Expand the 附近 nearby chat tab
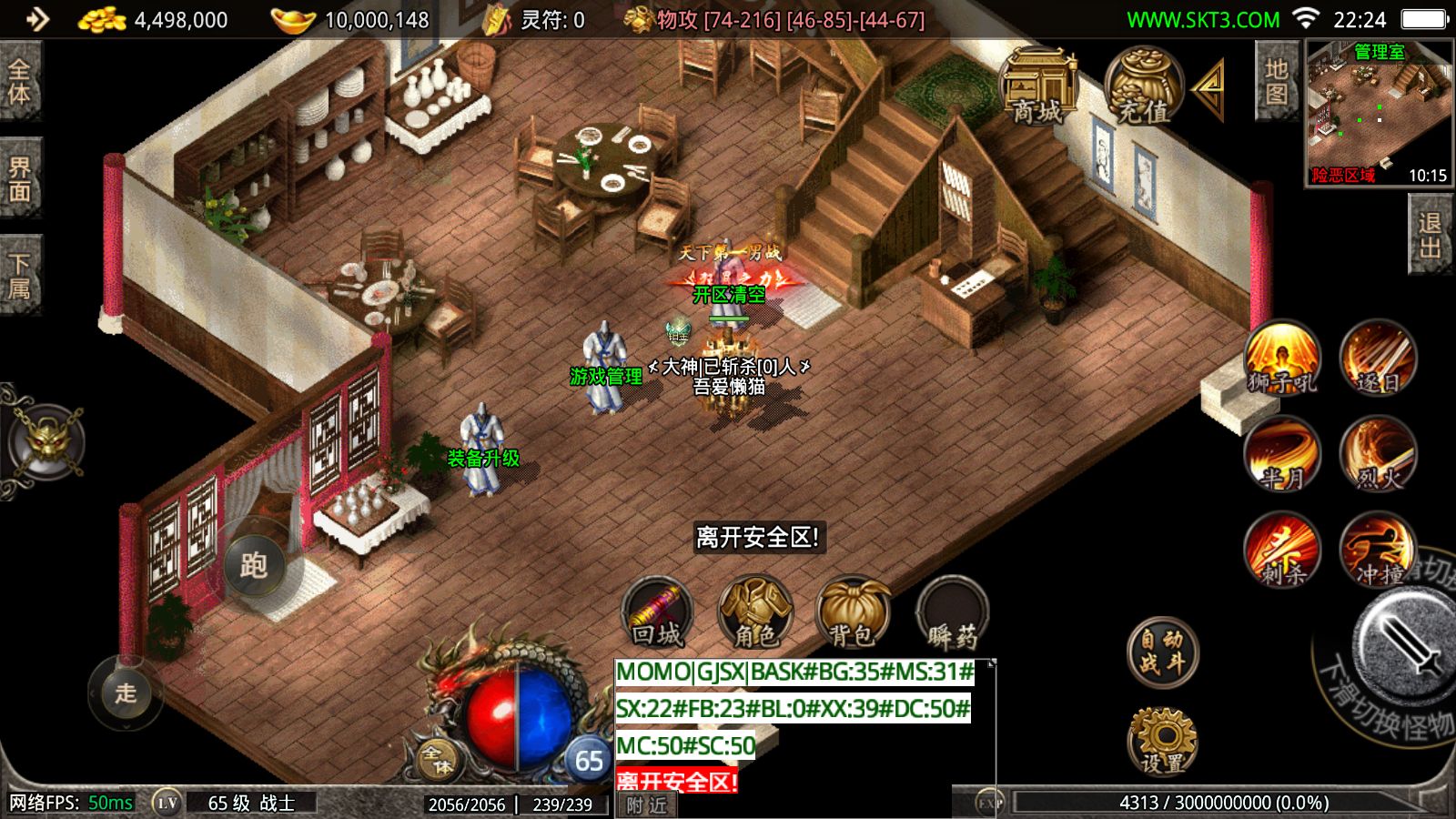This screenshot has height=819, width=1456. [x=646, y=803]
